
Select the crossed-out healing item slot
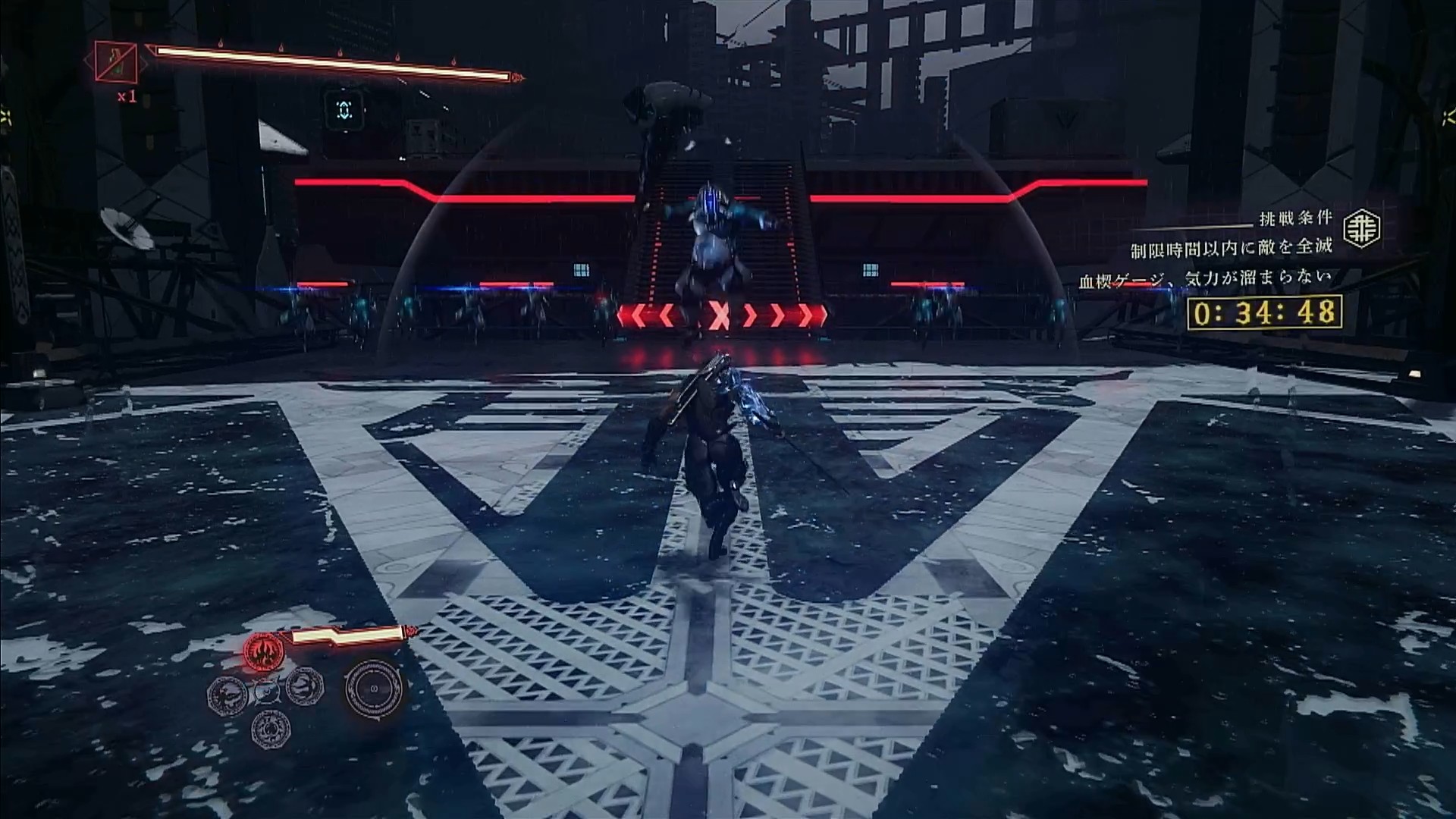click(116, 62)
